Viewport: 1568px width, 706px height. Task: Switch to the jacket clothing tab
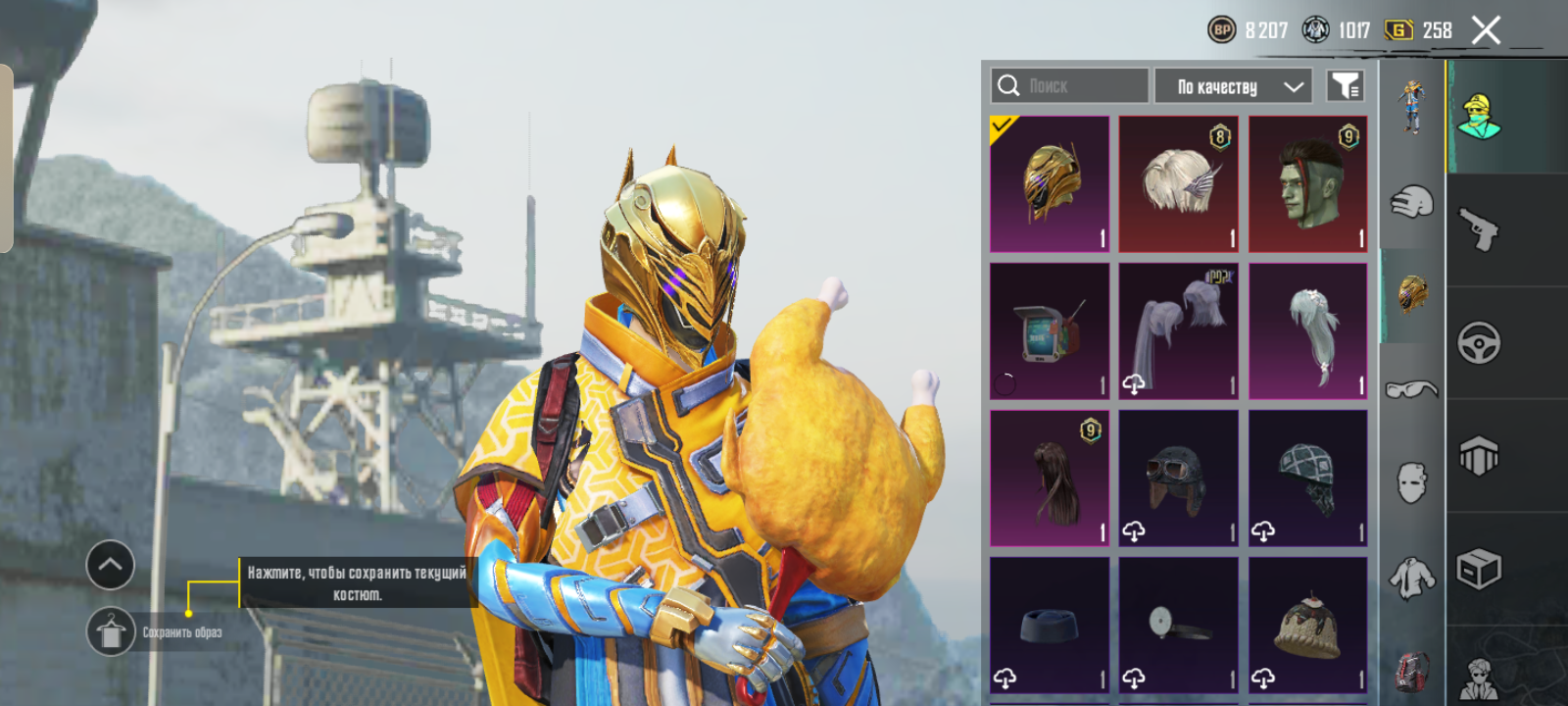[x=1411, y=579]
